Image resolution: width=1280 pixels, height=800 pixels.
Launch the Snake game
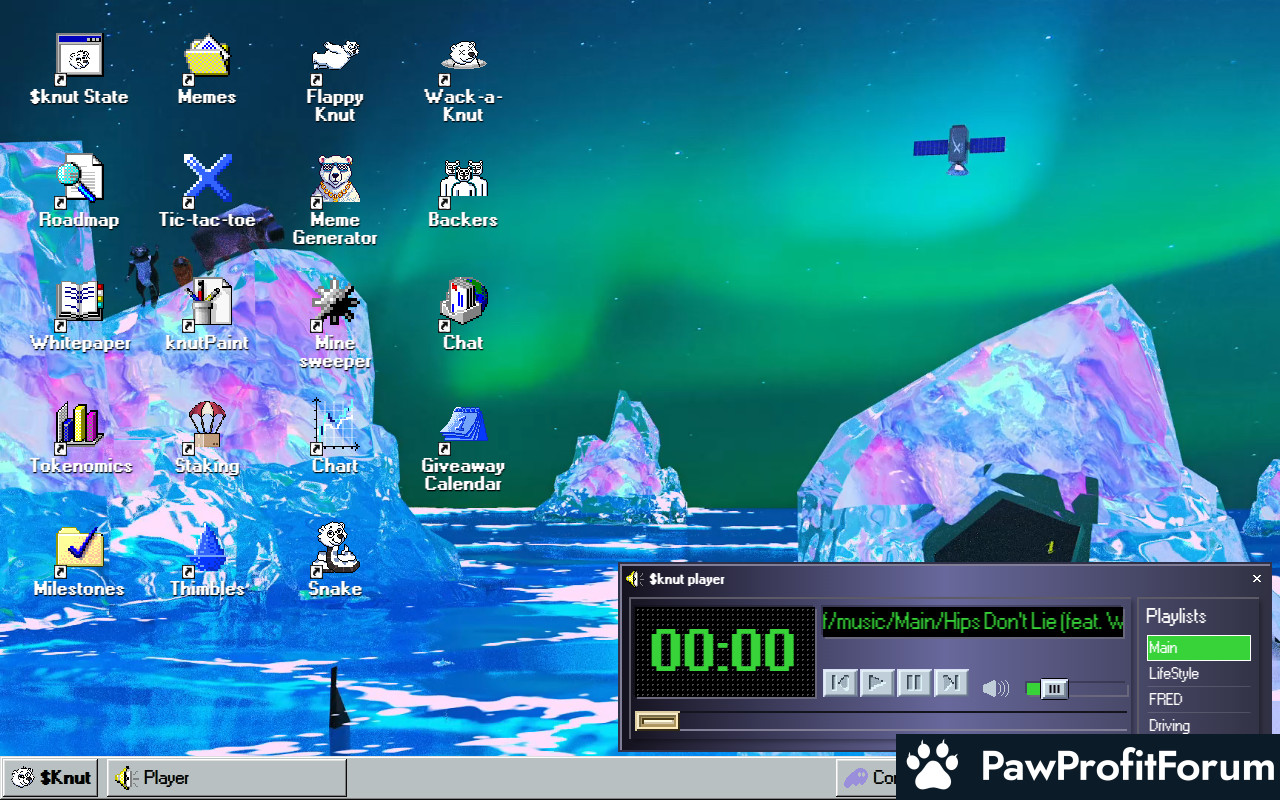click(x=335, y=550)
